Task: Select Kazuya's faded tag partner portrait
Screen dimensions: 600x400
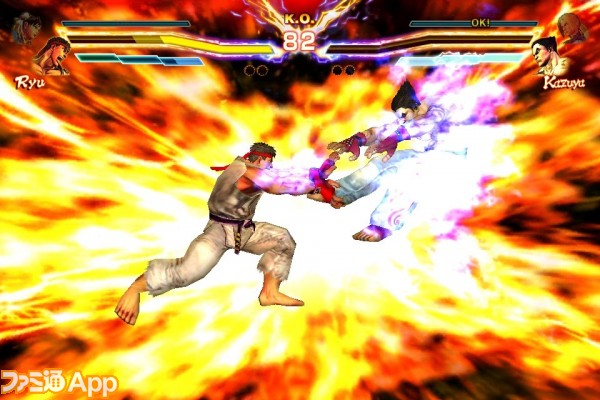Action: click(573, 28)
